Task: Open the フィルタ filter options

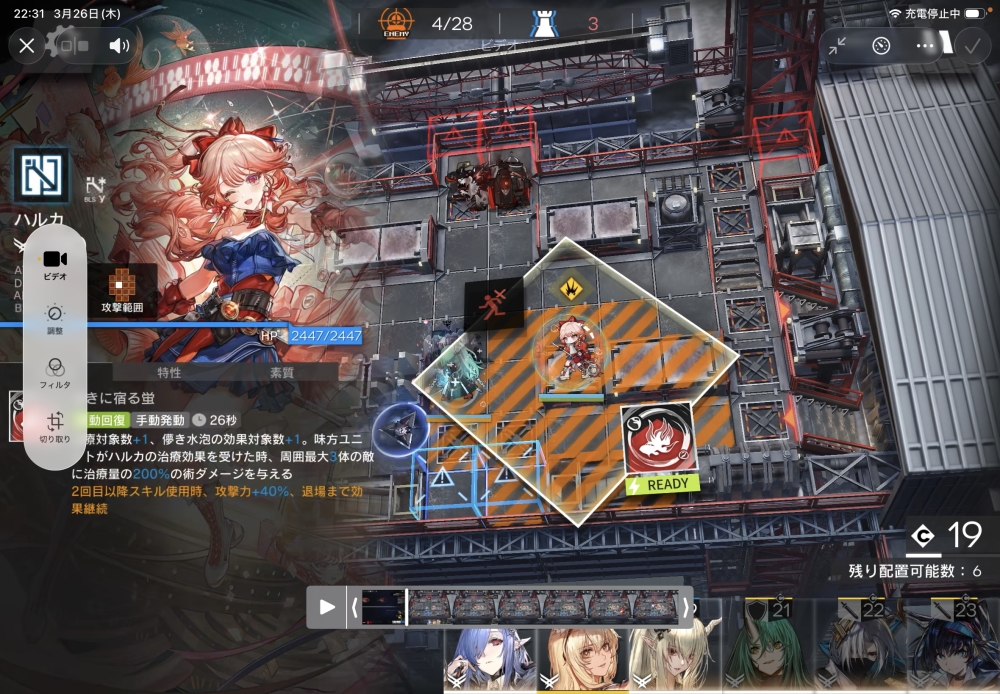Action: tap(55, 372)
